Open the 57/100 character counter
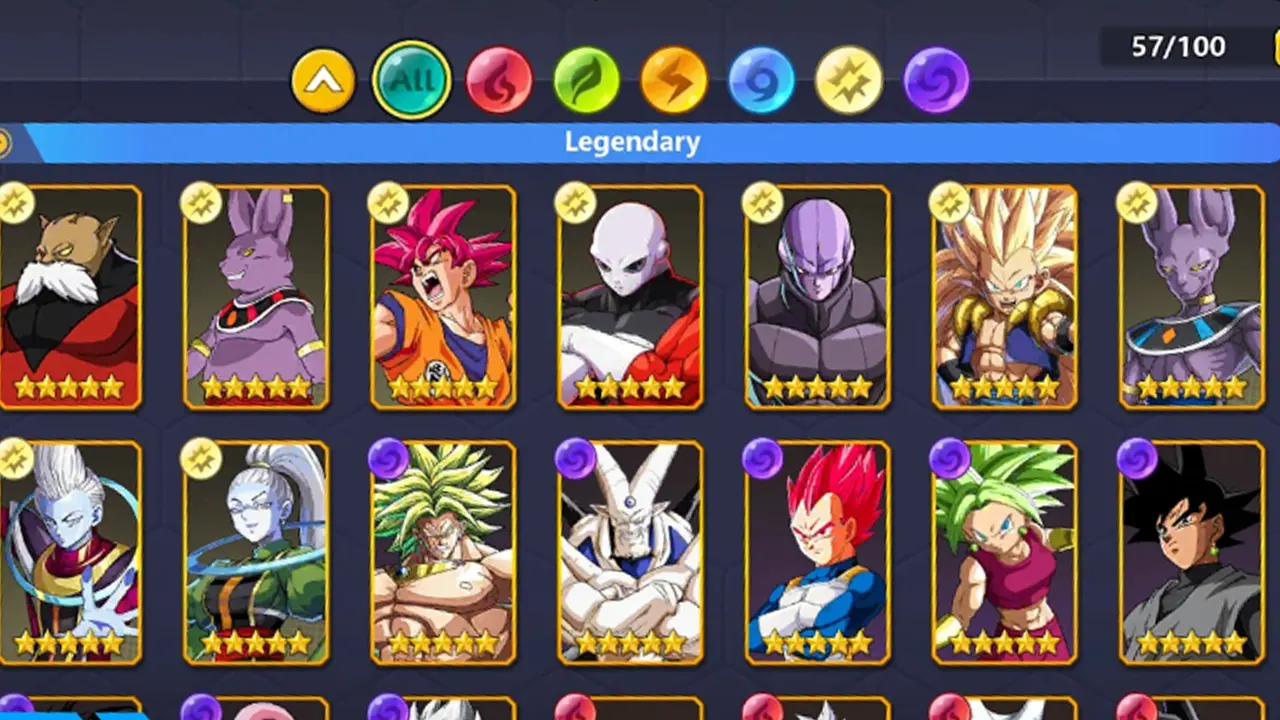Image resolution: width=1280 pixels, height=720 pixels. 1176,46
